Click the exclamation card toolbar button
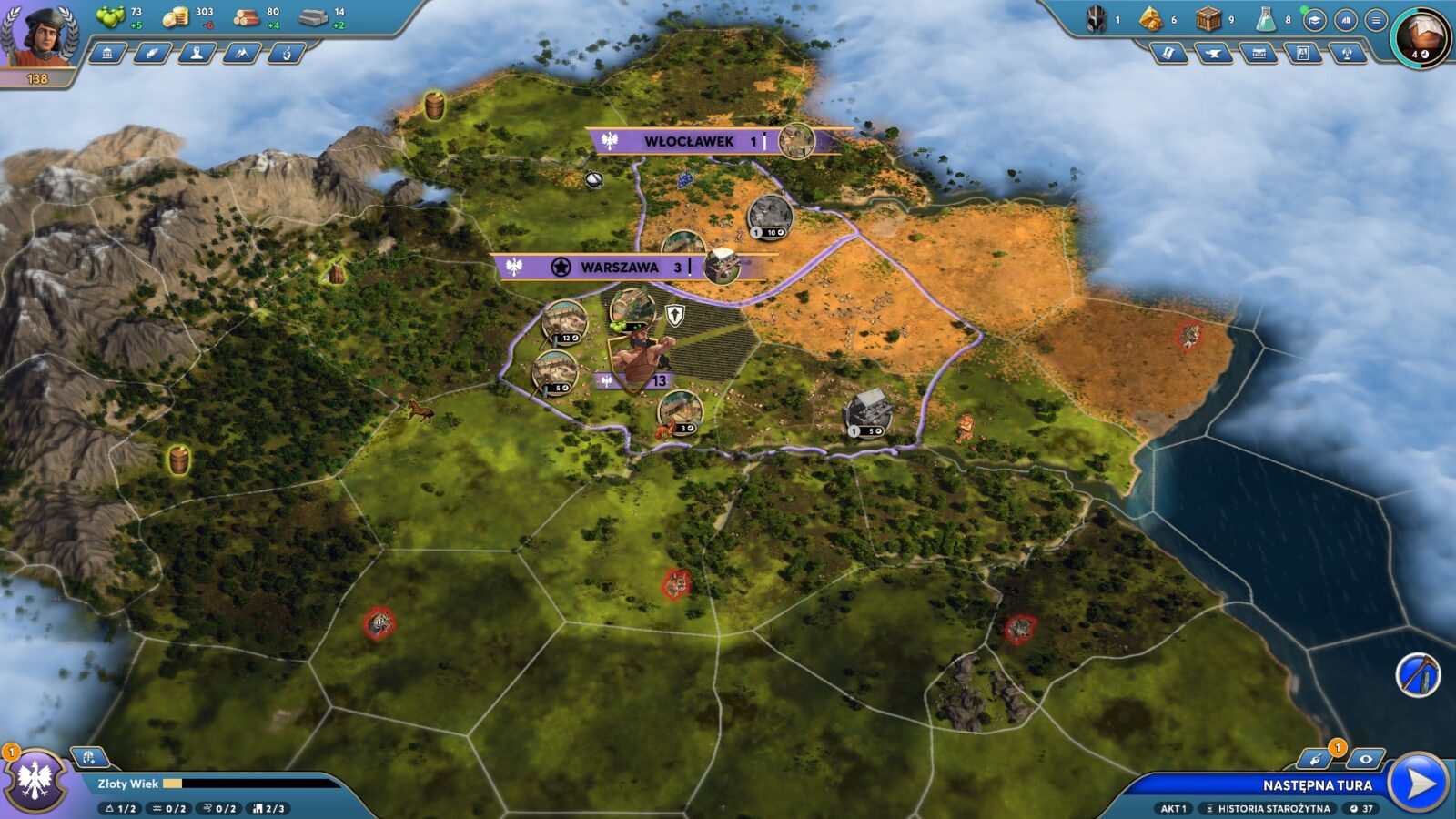The height and width of the screenshot is (819, 1456). (1168, 54)
